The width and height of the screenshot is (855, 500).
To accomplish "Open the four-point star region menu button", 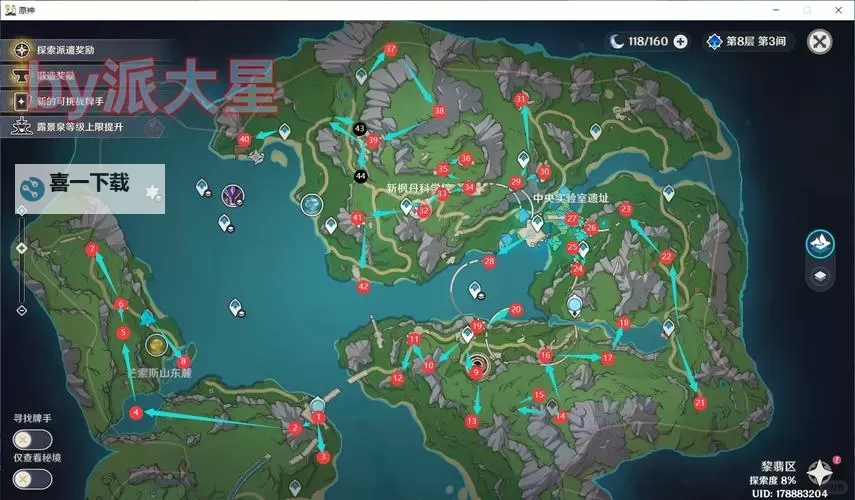I will click(x=822, y=472).
